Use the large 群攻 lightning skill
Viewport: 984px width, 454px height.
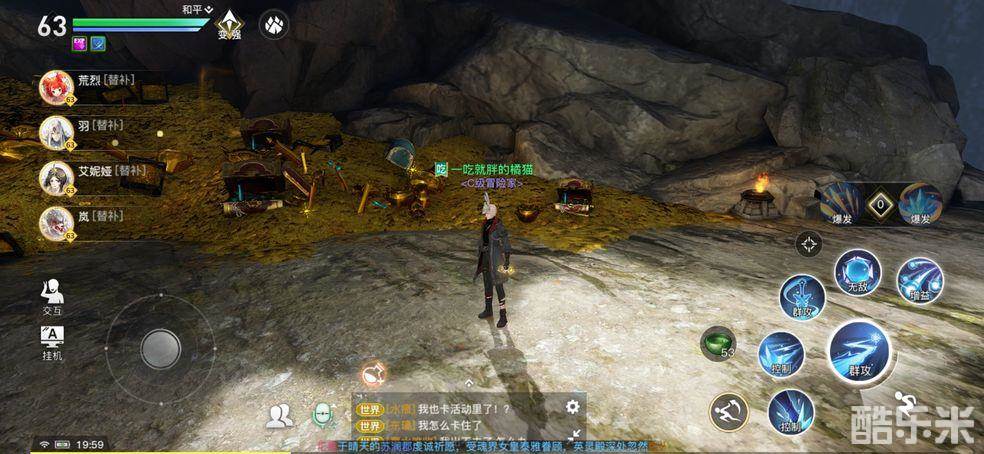pos(859,351)
